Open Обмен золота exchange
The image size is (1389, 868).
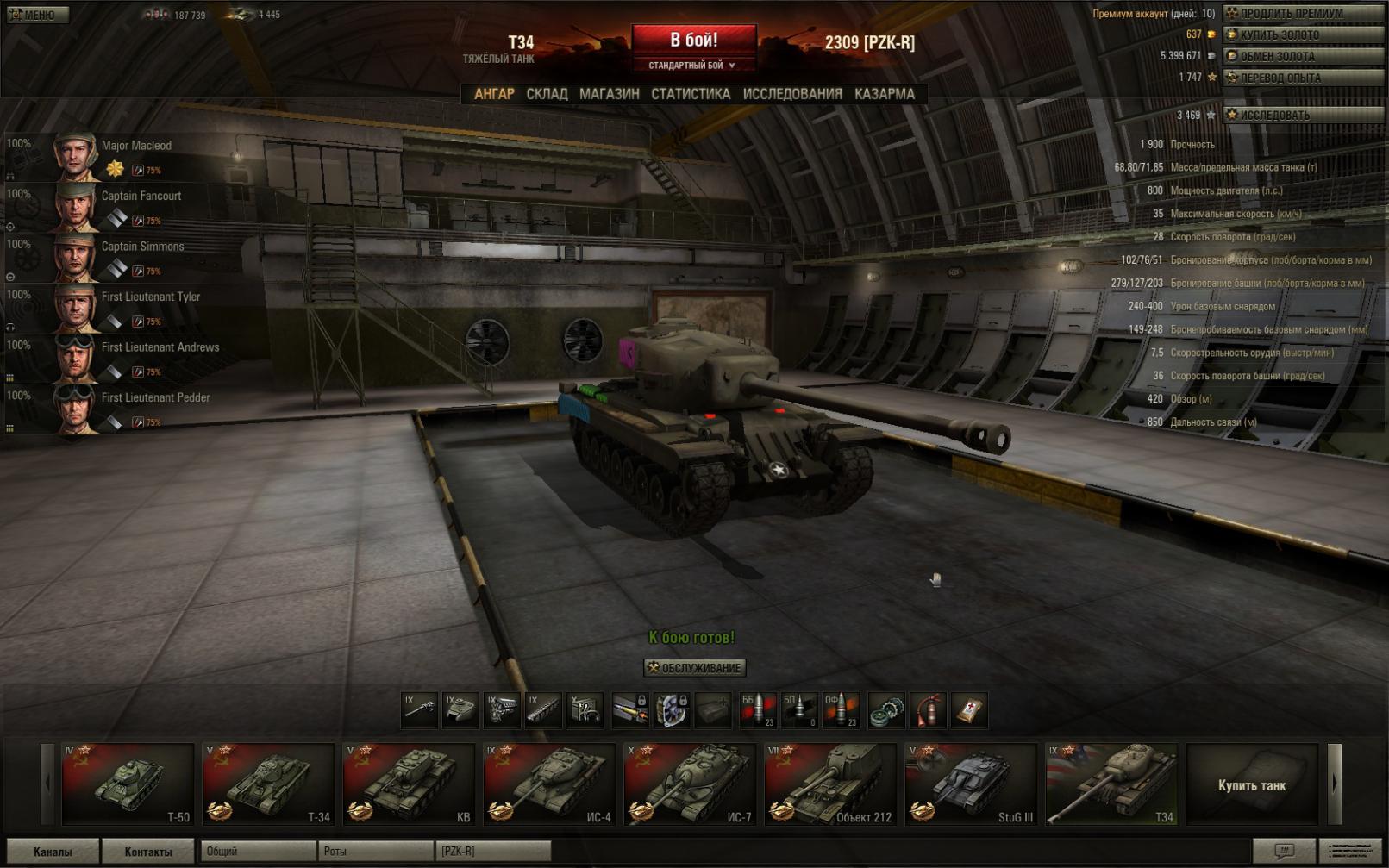coord(1302,57)
